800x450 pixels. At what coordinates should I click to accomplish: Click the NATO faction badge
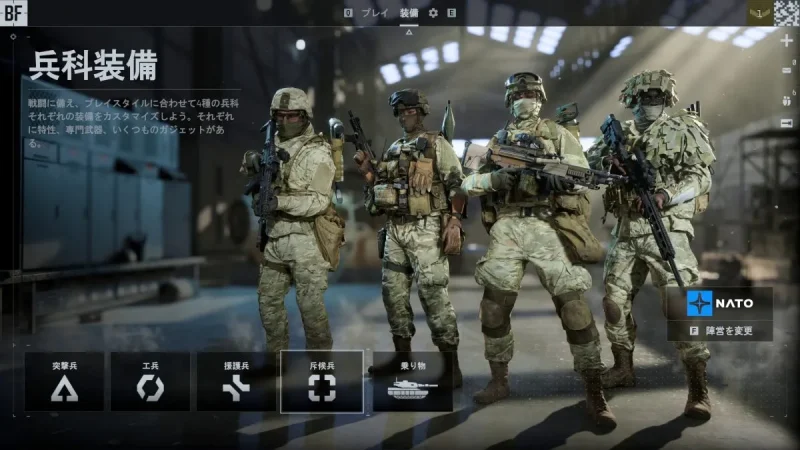(719, 303)
